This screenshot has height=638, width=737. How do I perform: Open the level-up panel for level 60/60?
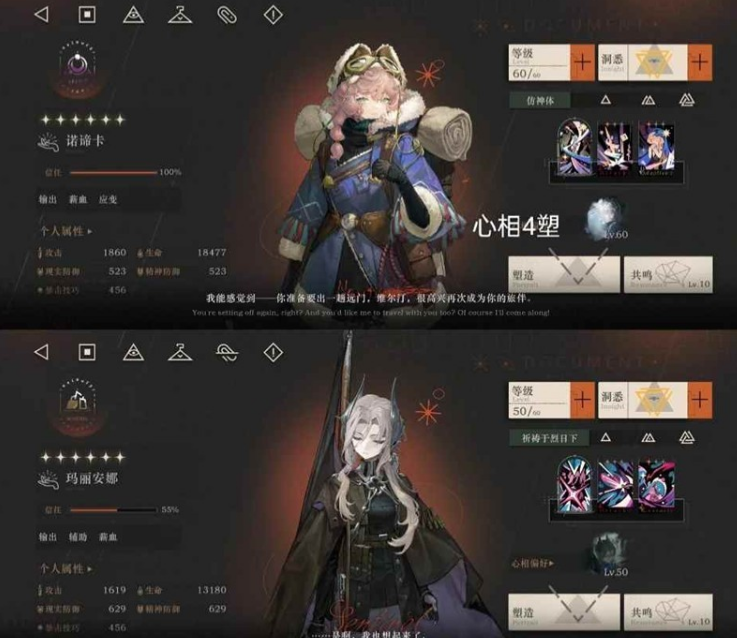coord(551,61)
